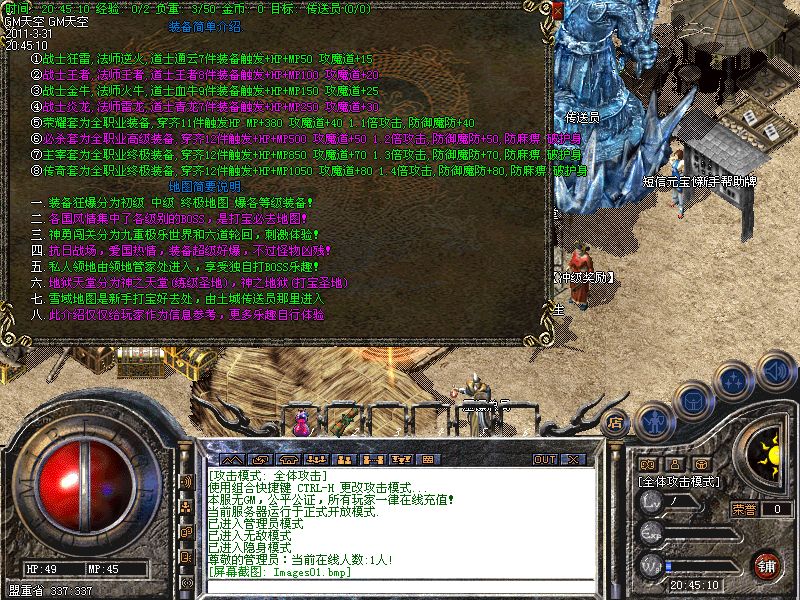The height and width of the screenshot is (600, 800).
Task: Click the small person icon above attack mode
Action: (x=676, y=465)
